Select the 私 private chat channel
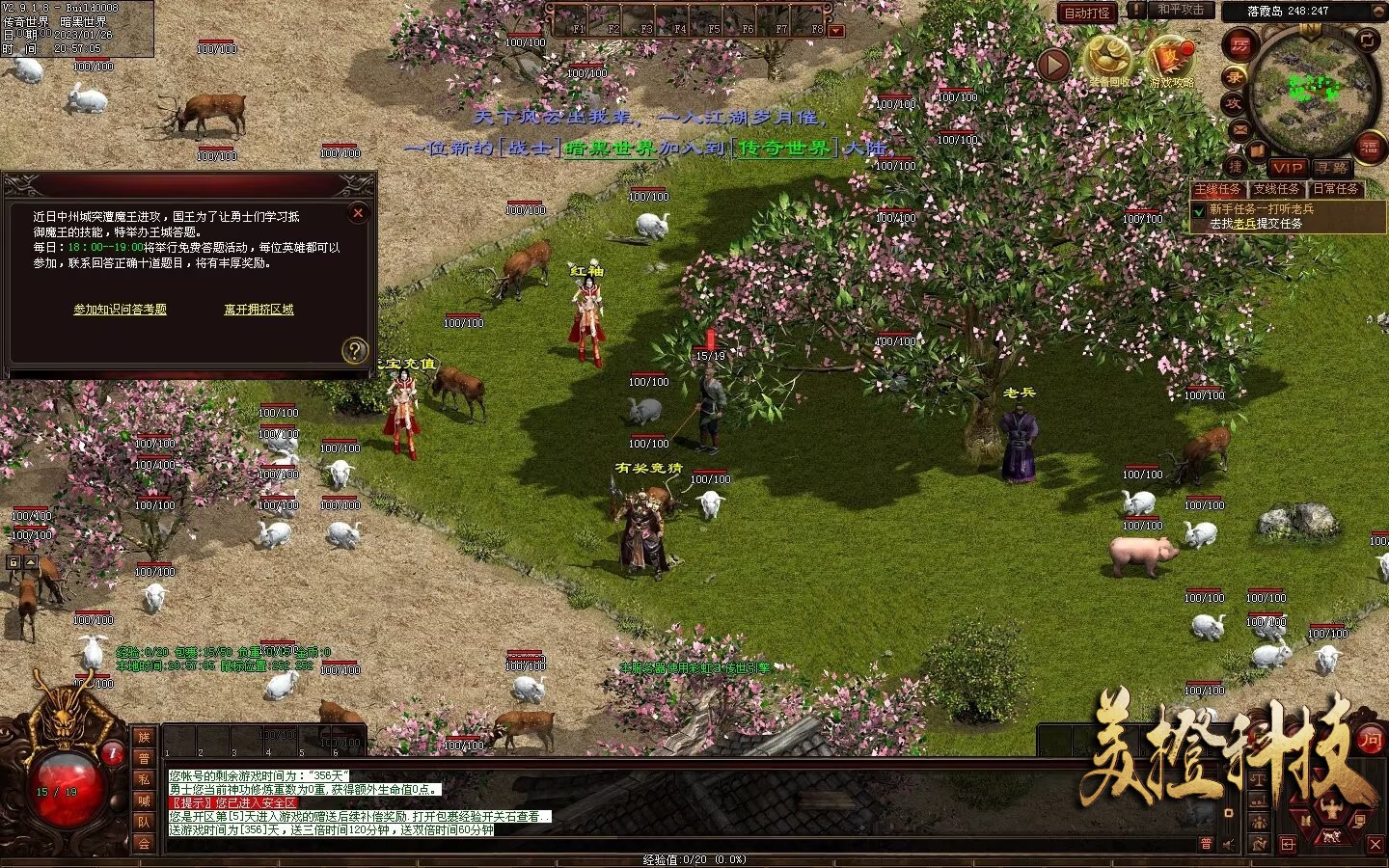1389x868 pixels. tap(144, 779)
